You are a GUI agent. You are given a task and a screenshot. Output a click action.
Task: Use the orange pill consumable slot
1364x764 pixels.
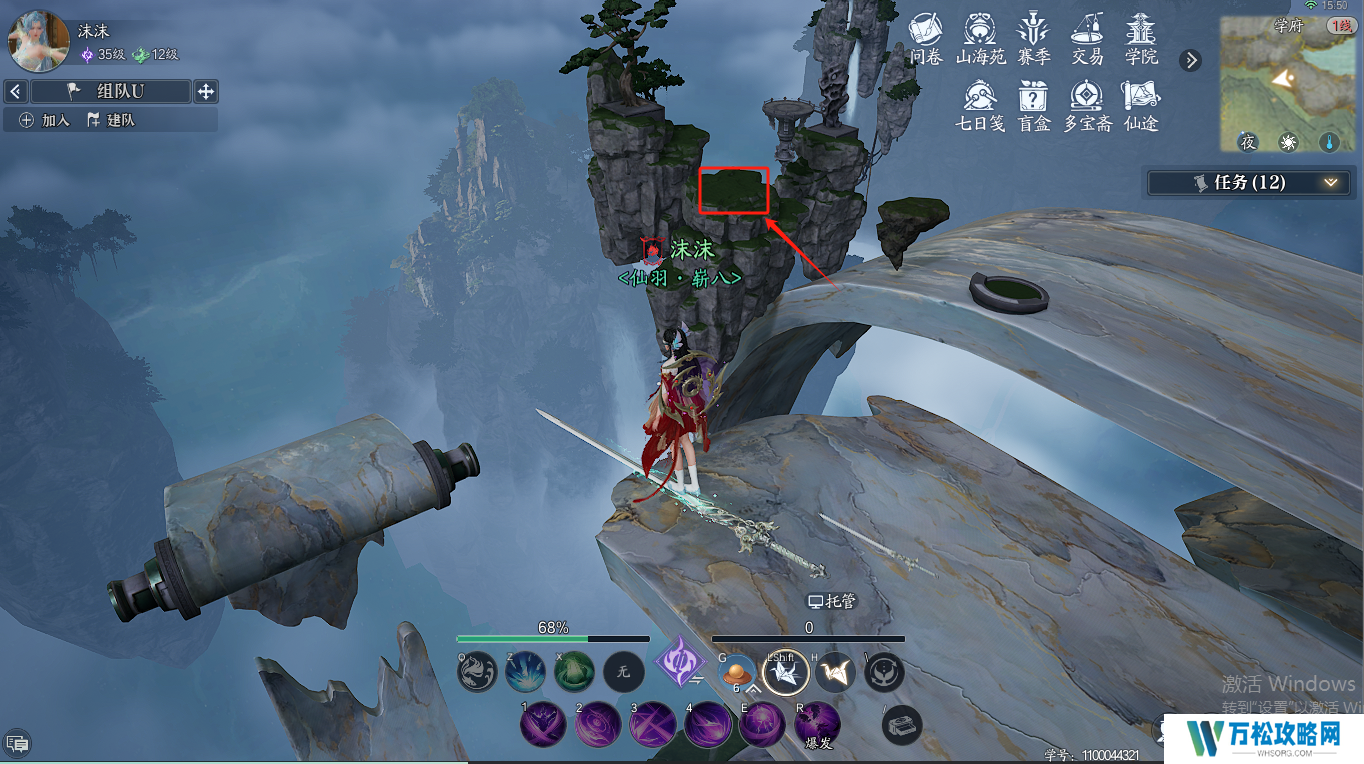point(737,672)
